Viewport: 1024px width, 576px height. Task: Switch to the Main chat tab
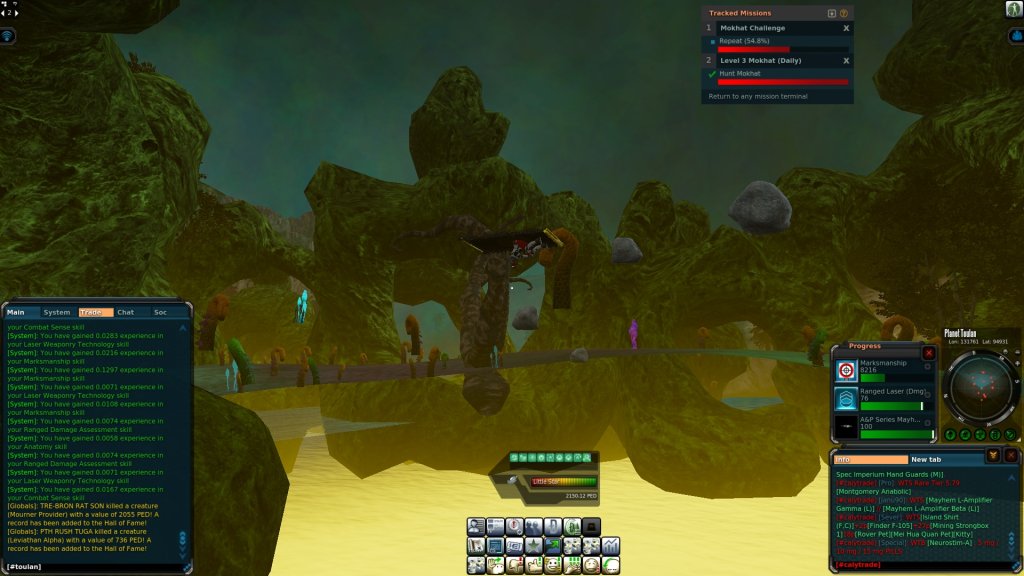pos(18,313)
